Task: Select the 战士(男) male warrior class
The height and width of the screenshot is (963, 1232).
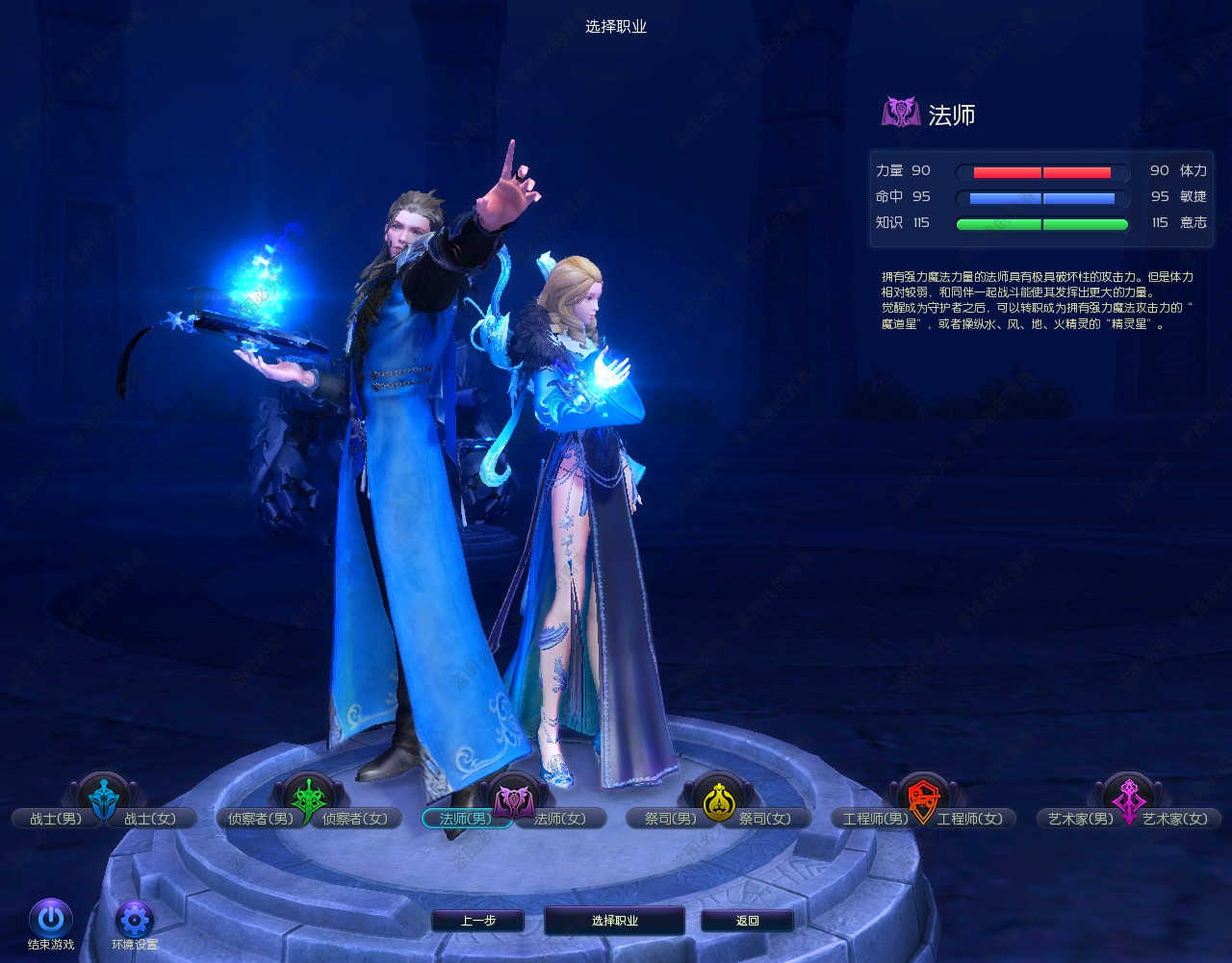Action: click(55, 819)
